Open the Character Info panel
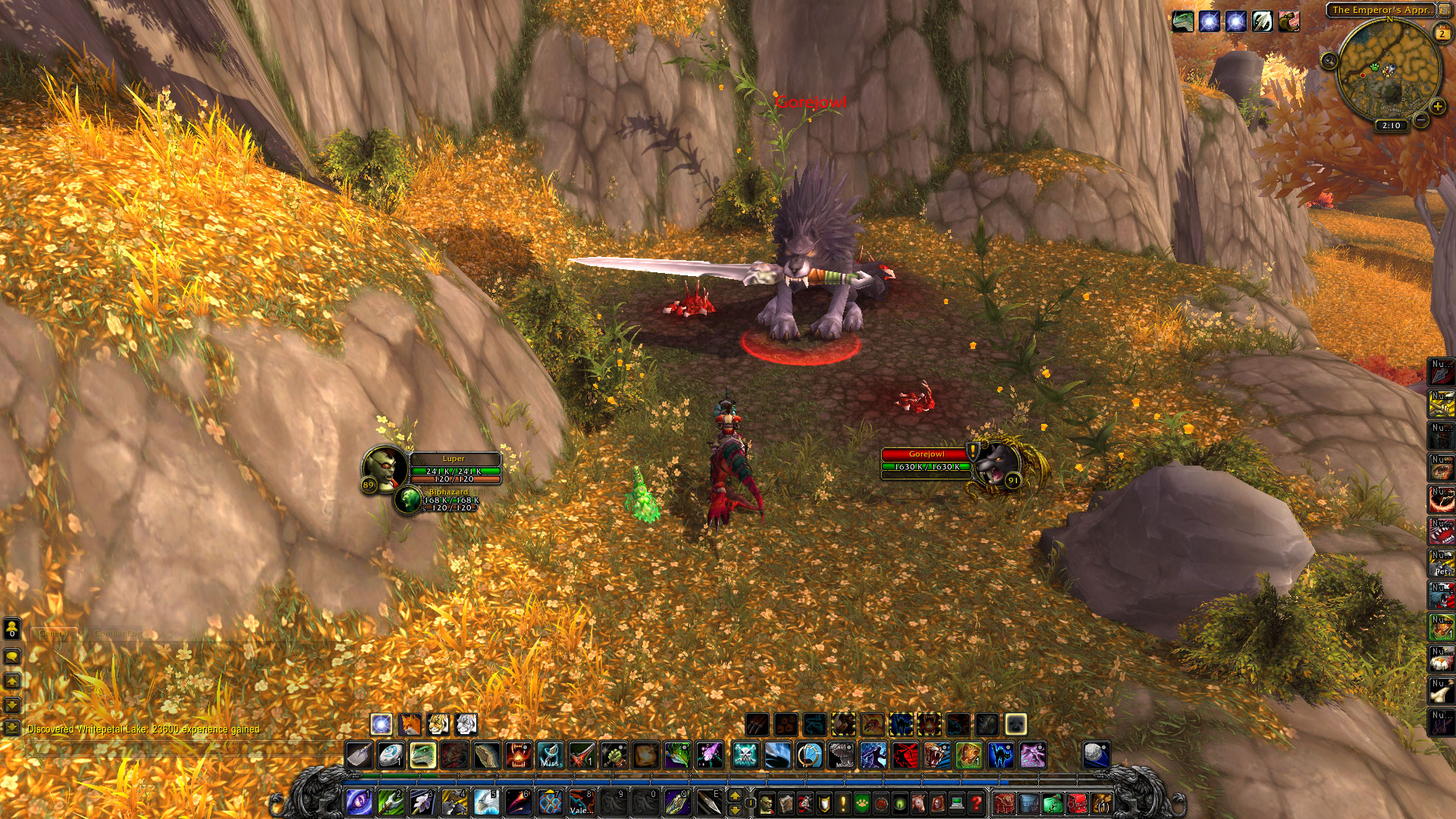 pos(767,802)
